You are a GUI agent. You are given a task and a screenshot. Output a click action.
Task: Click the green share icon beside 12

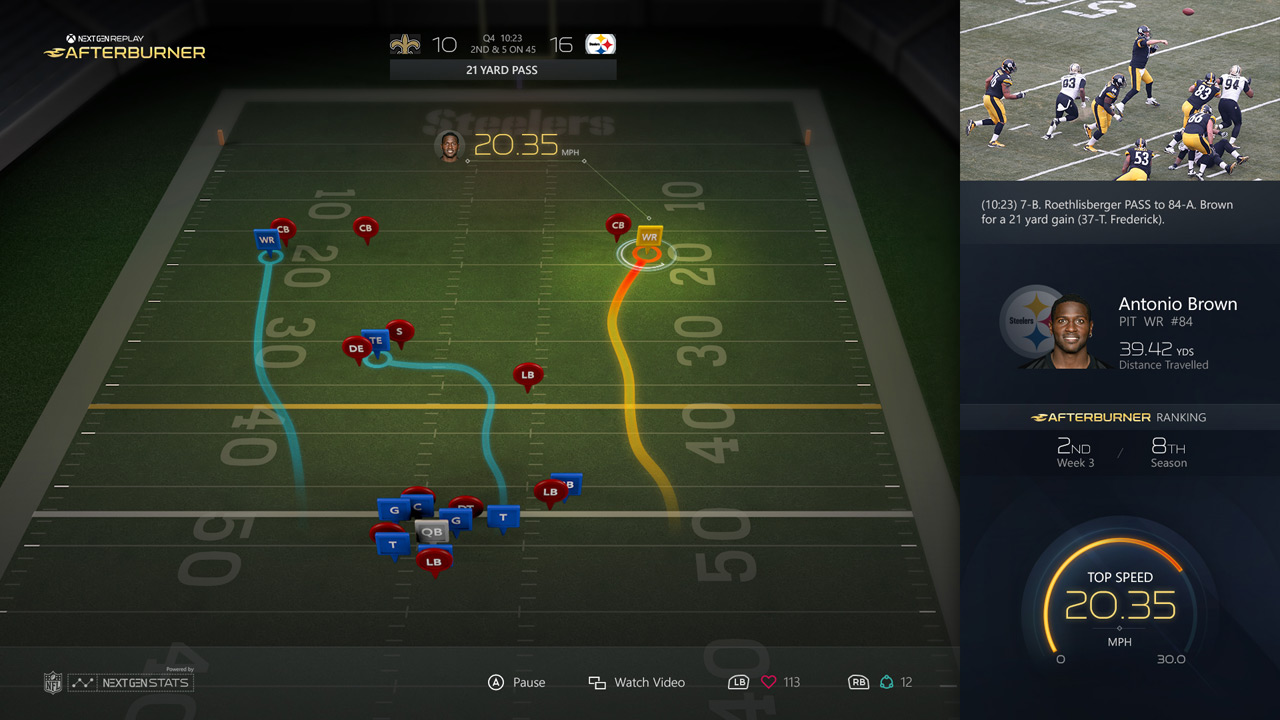[x=886, y=682]
